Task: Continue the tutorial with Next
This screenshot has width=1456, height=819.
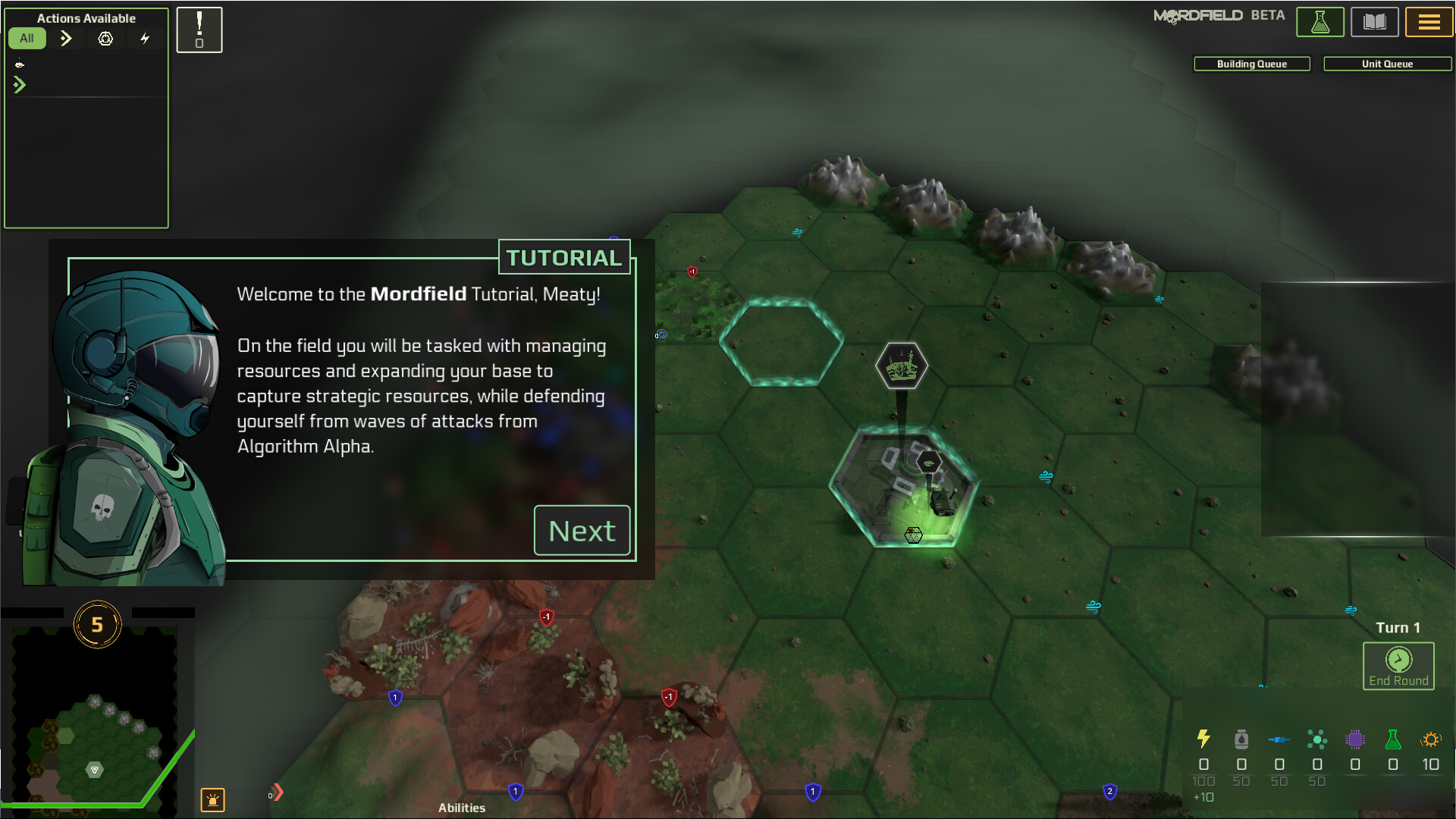Action: point(582,531)
